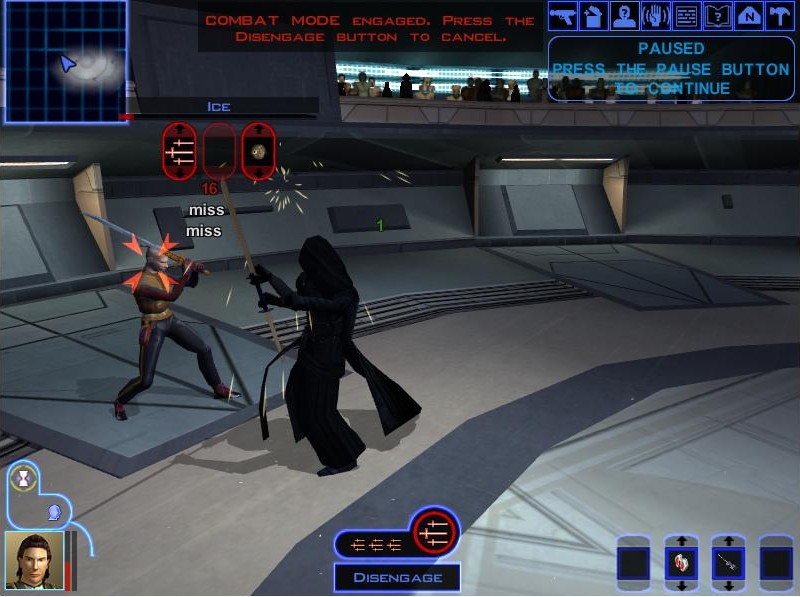The height and width of the screenshot is (597, 800).
Task: Select the grenade action on the target
Action: coord(258,151)
